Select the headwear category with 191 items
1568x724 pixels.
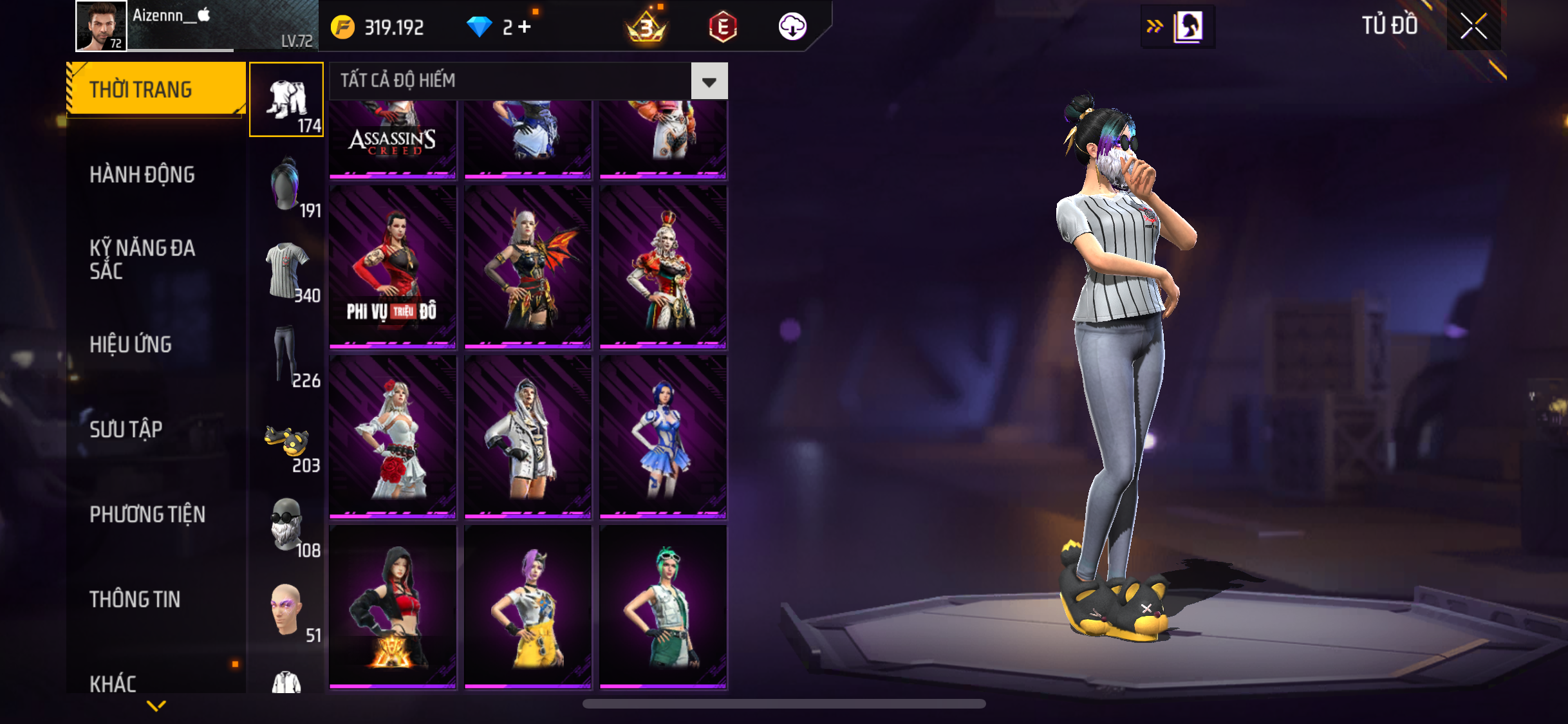click(x=286, y=187)
